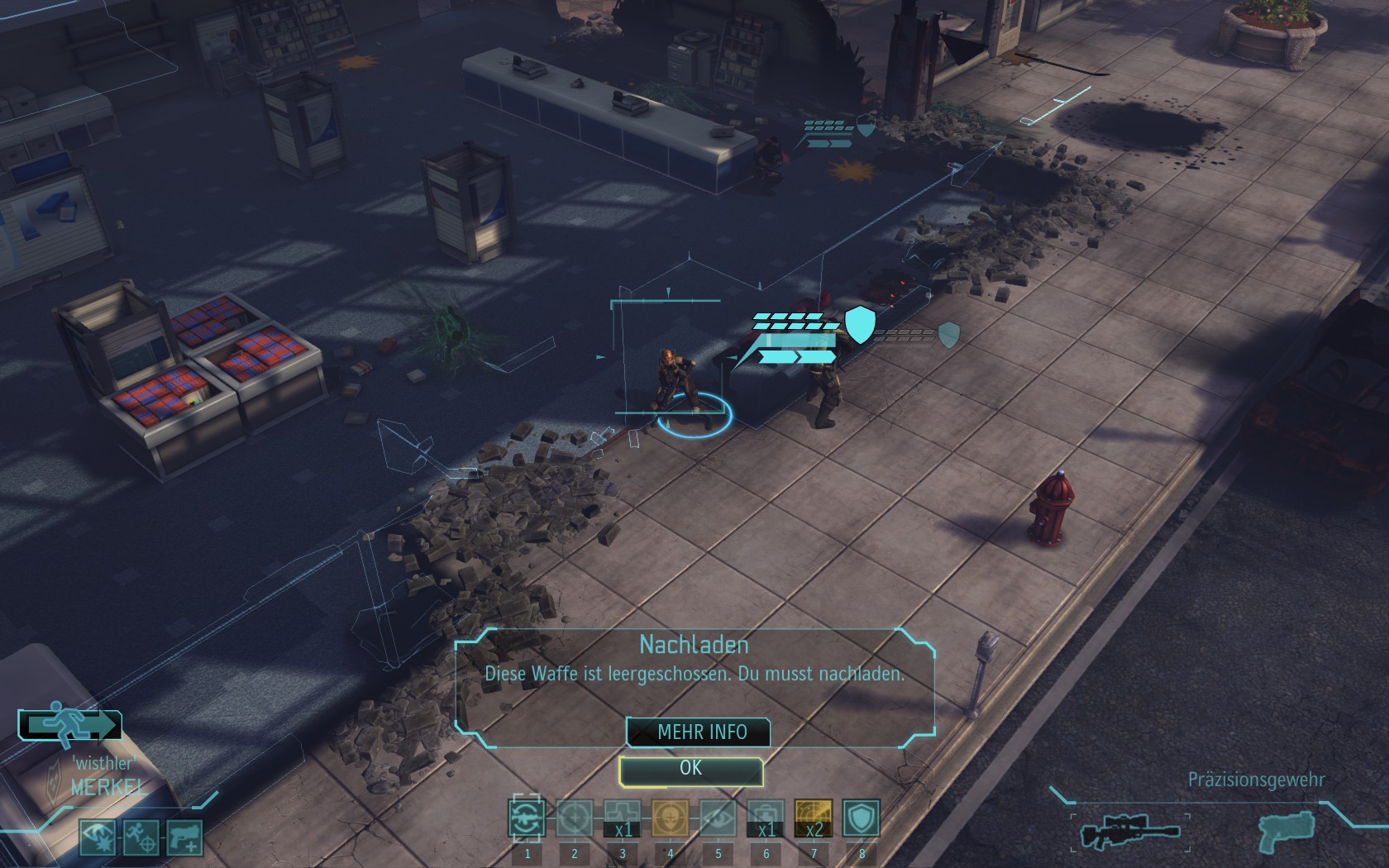Select the sniper rifle weapon

1130,831
